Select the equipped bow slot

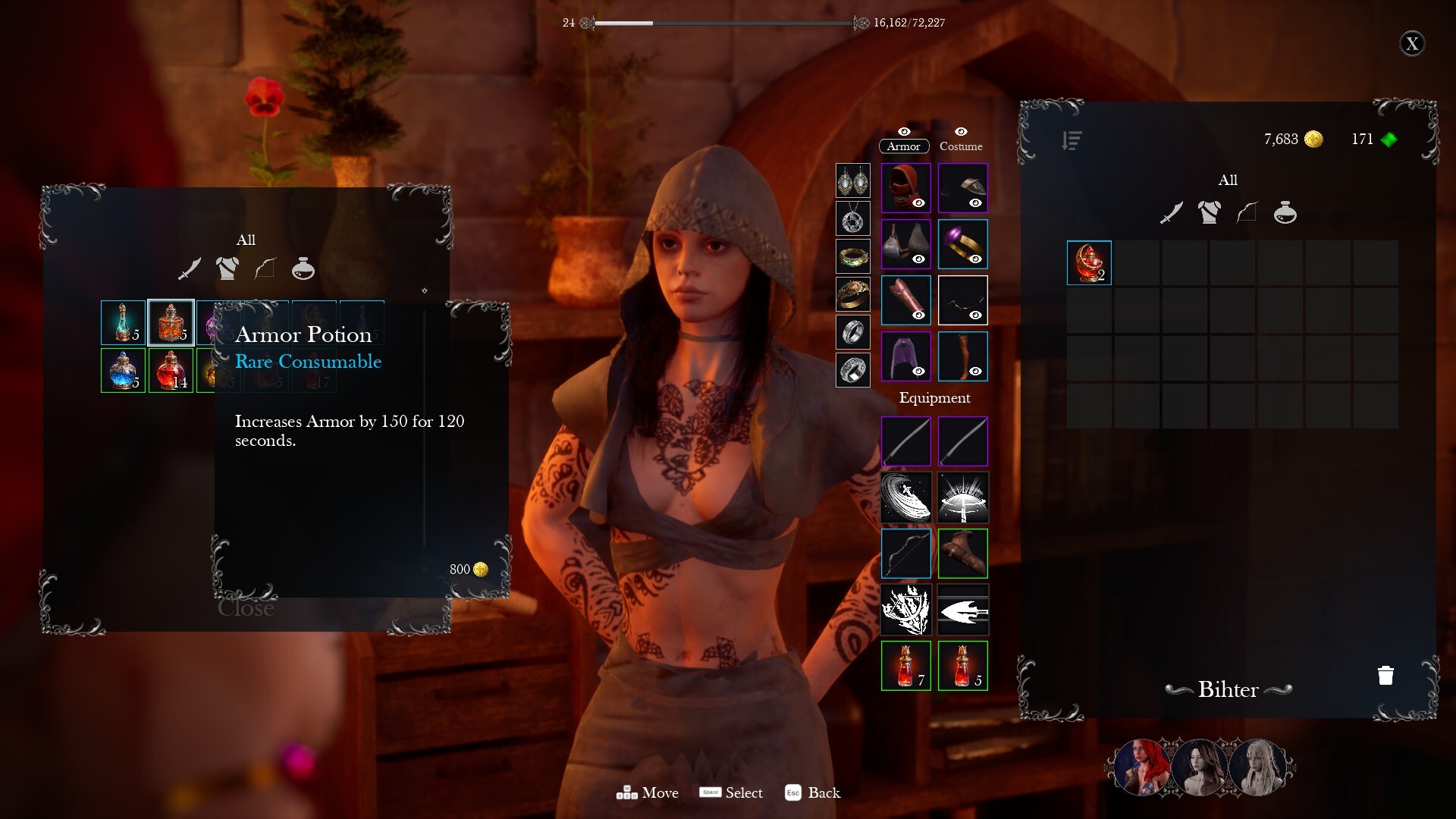point(905,553)
